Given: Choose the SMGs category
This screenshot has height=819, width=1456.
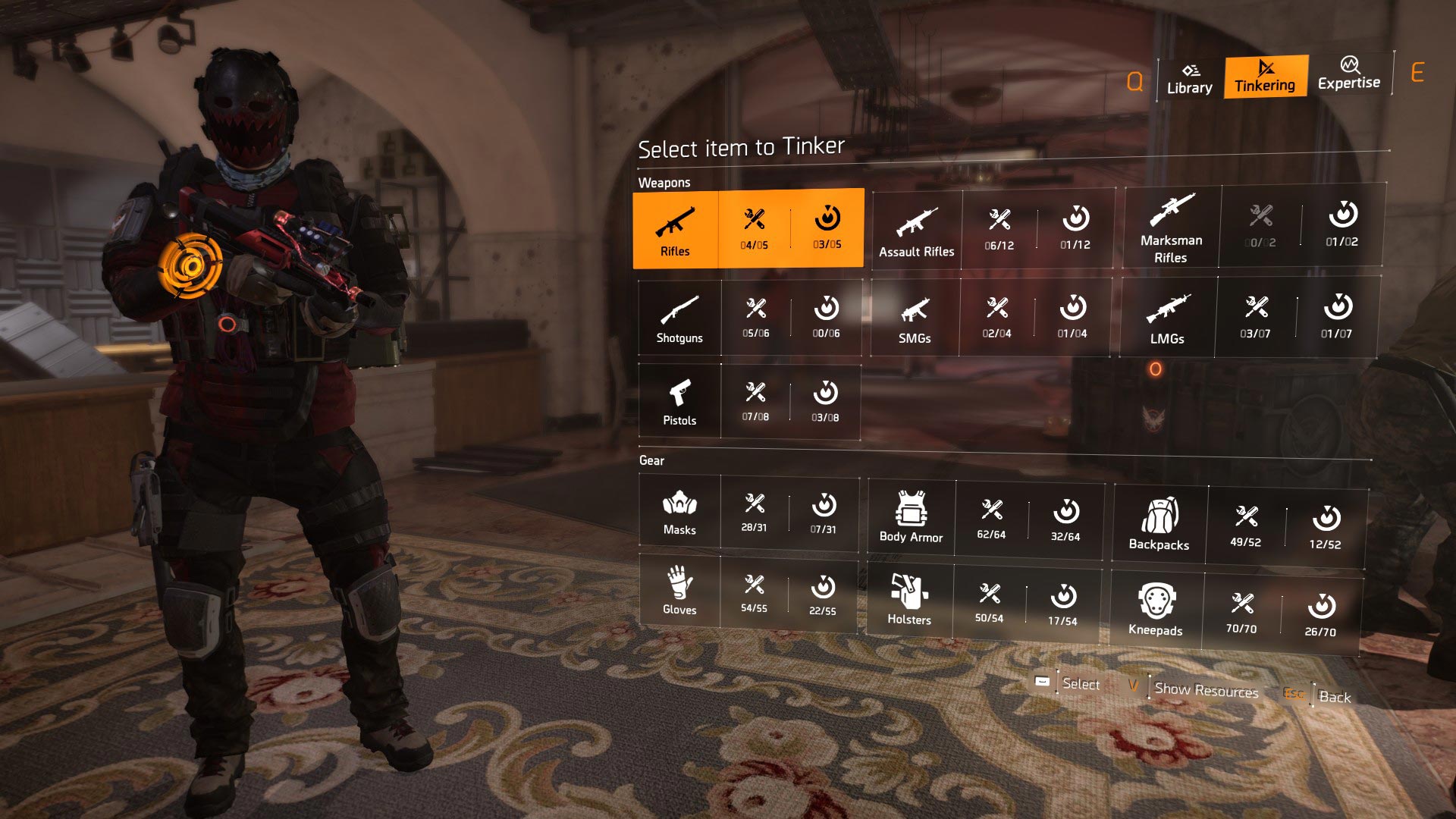Looking at the screenshot, I should 915,318.
